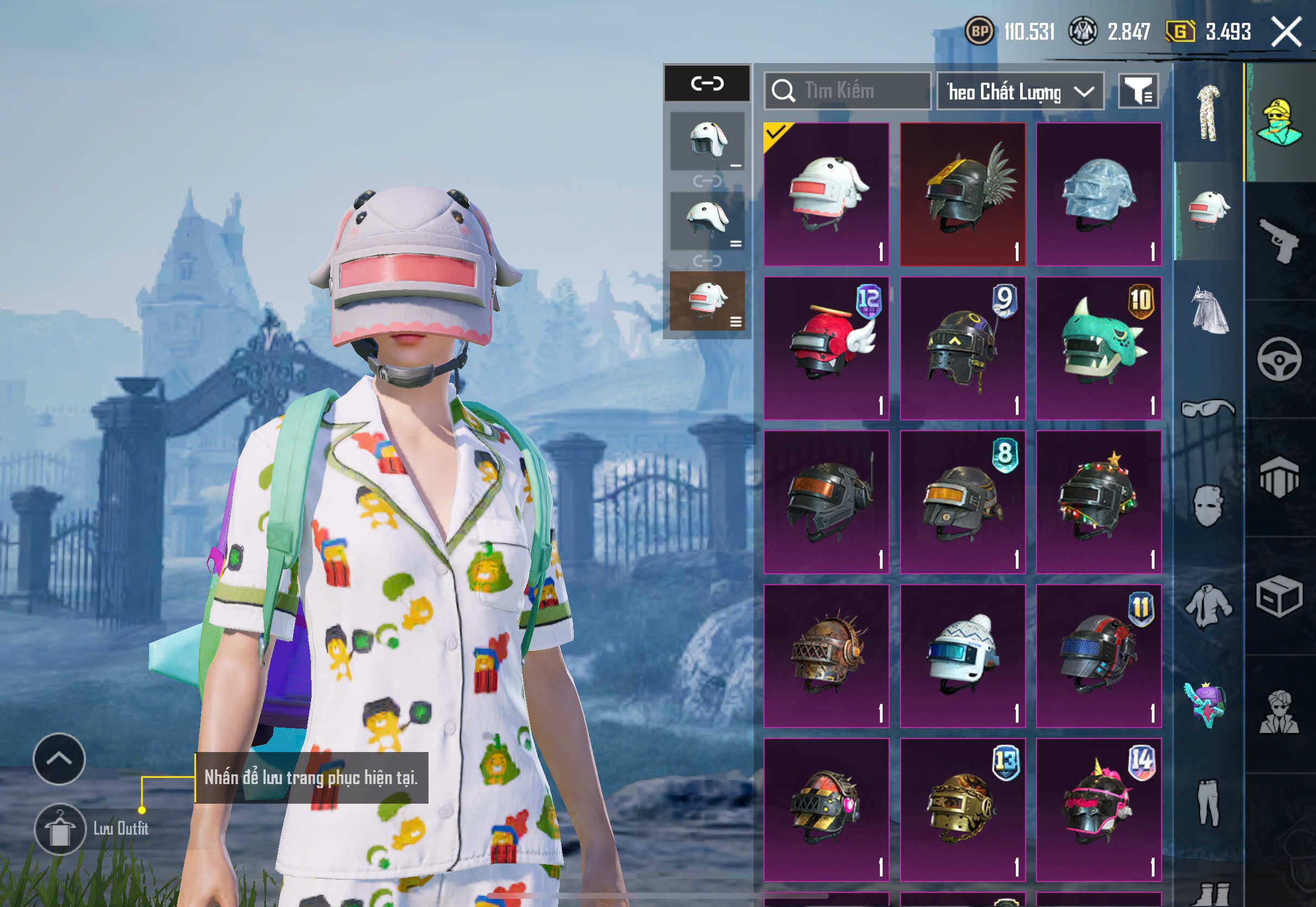Screen dimensions: 1316x907
Task: Open the Theo Chất Lượng sort dropdown
Action: 1020,91
